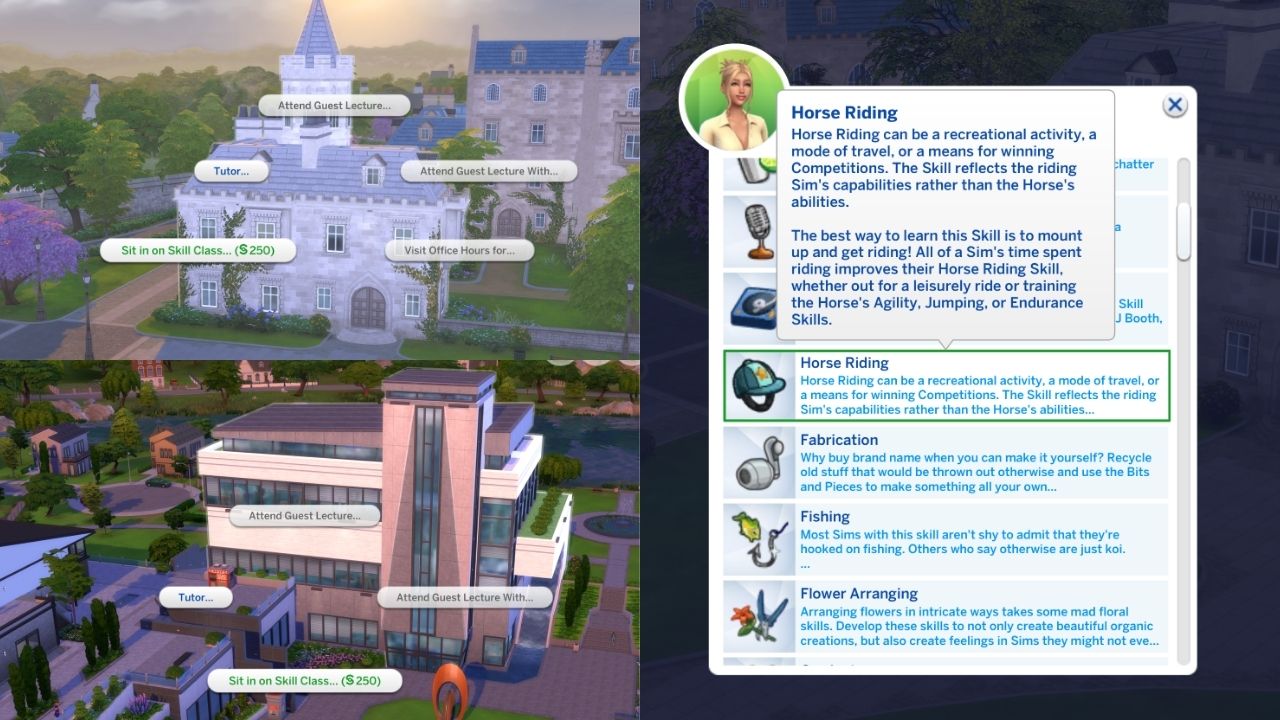1280x720 pixels.
Task: Select the Horse Riding skill icon
Action: tap(759, 385)
